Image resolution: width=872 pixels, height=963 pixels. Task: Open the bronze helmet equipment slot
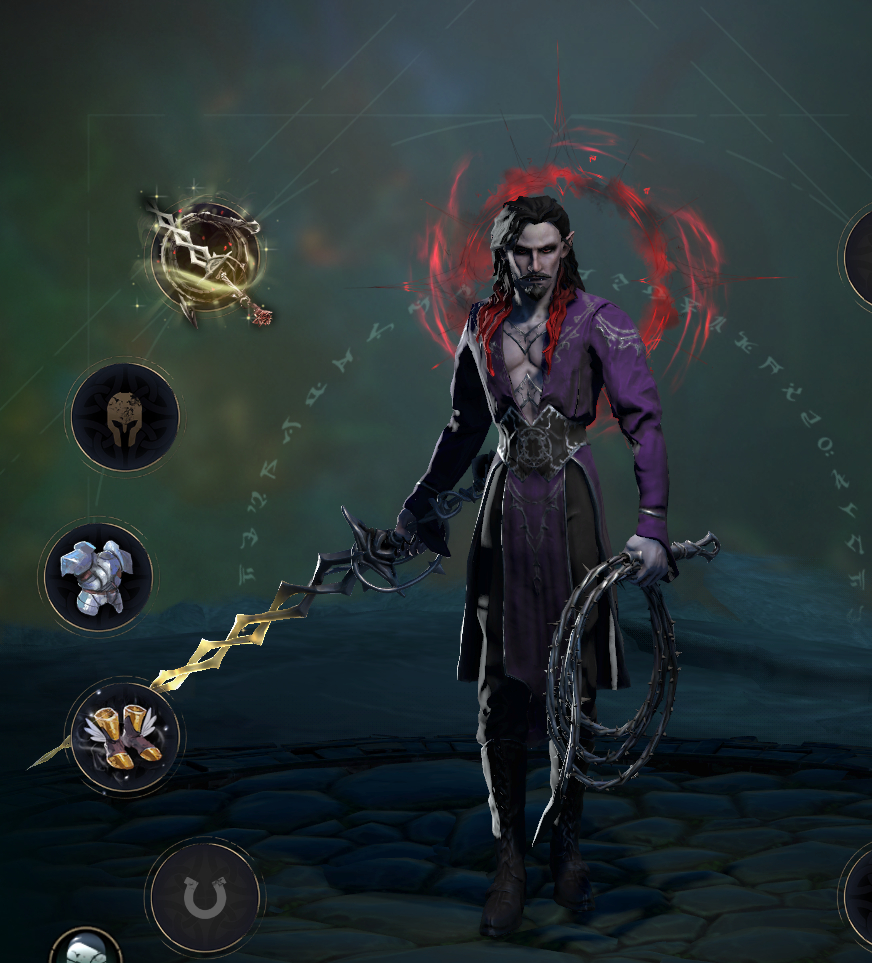125,417
